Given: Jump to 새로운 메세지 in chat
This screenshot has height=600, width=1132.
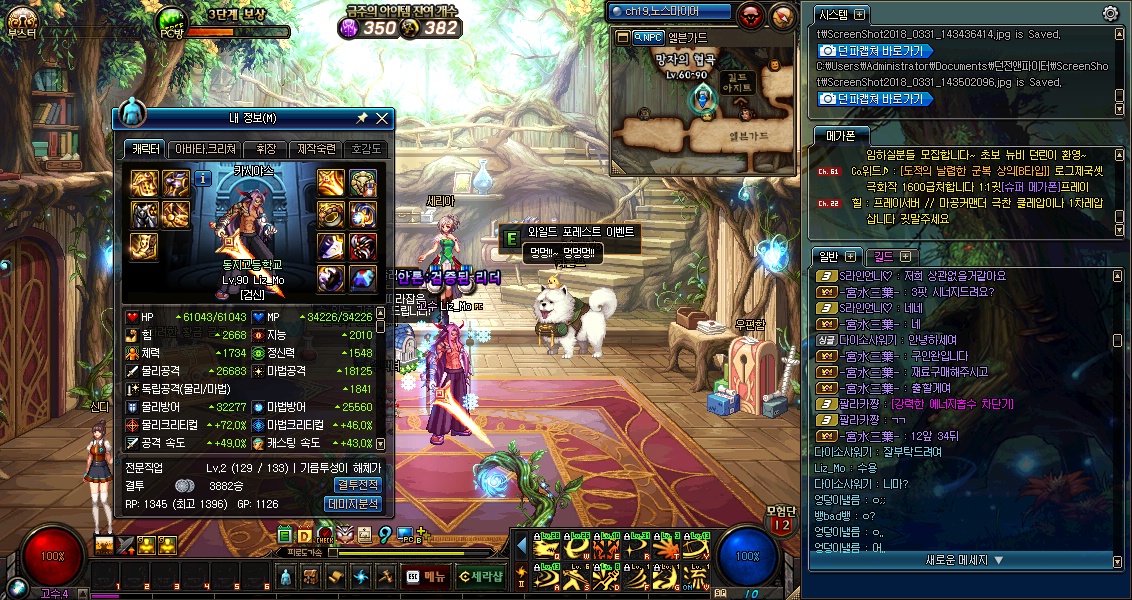Looking at the screenshot, I should [964, 560].
